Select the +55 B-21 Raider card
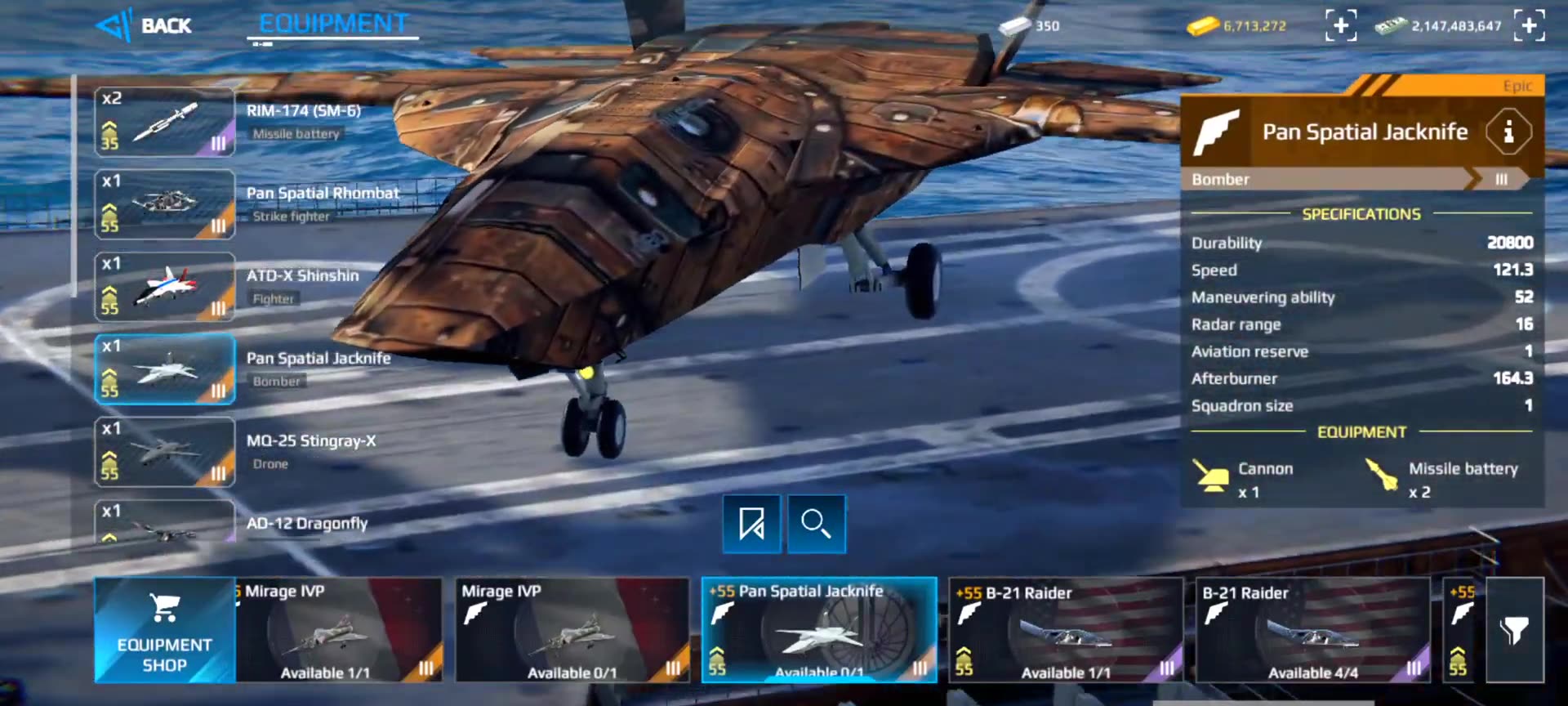Screen dimensions: 1568x706 (1066, 630)
